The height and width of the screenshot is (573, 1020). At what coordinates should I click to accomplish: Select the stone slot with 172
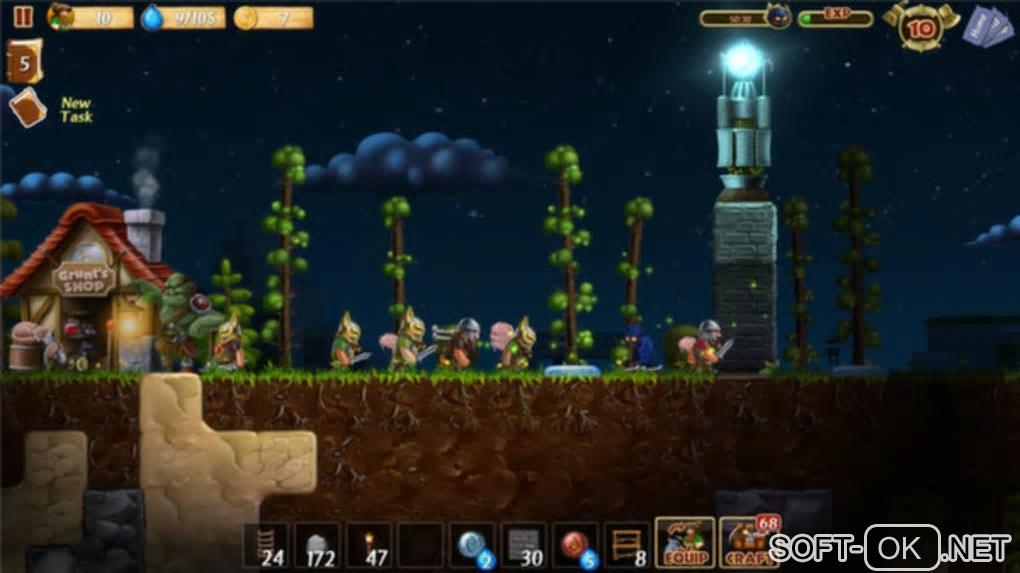point(317,545)
